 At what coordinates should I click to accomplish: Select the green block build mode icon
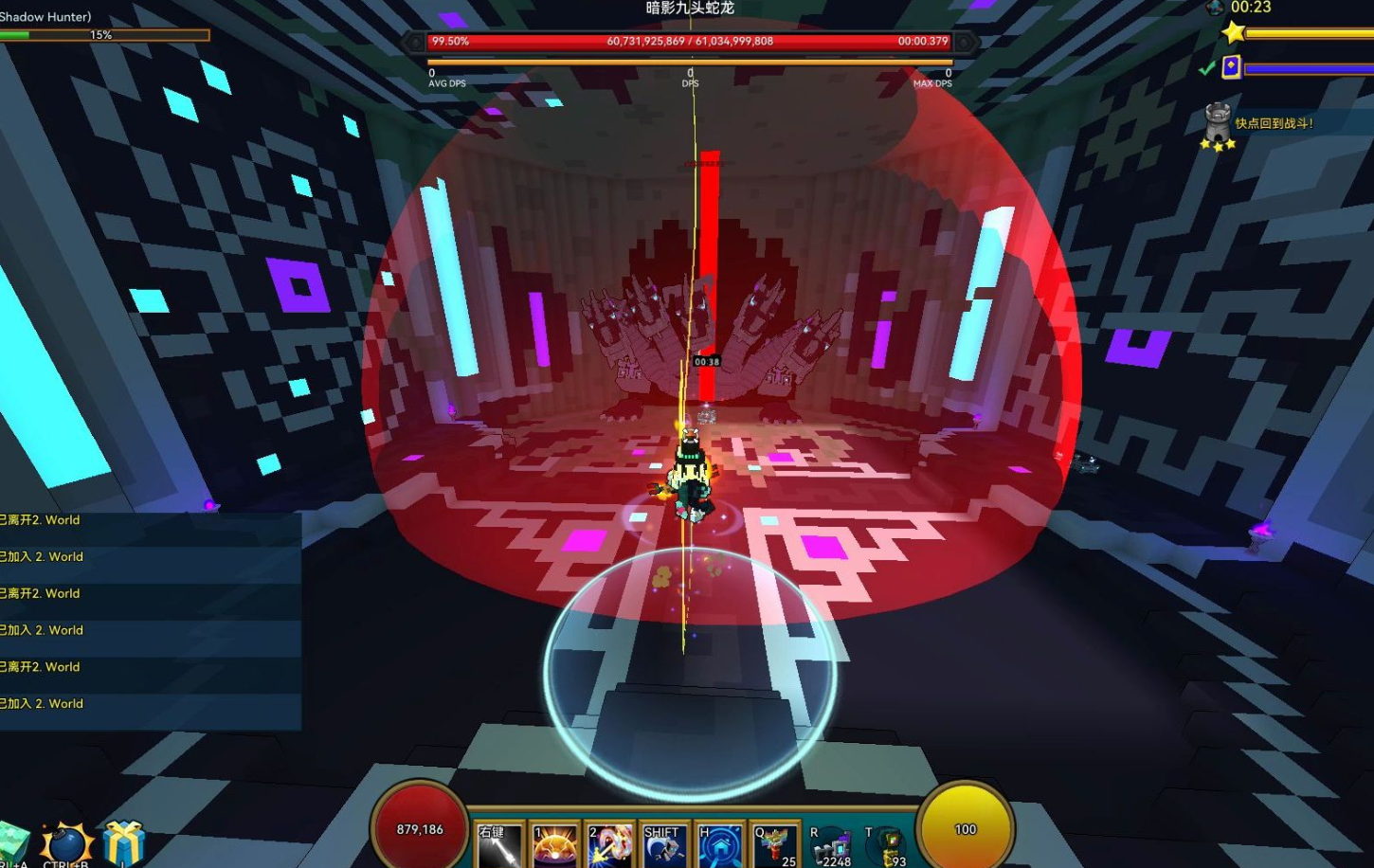[13, 844]
